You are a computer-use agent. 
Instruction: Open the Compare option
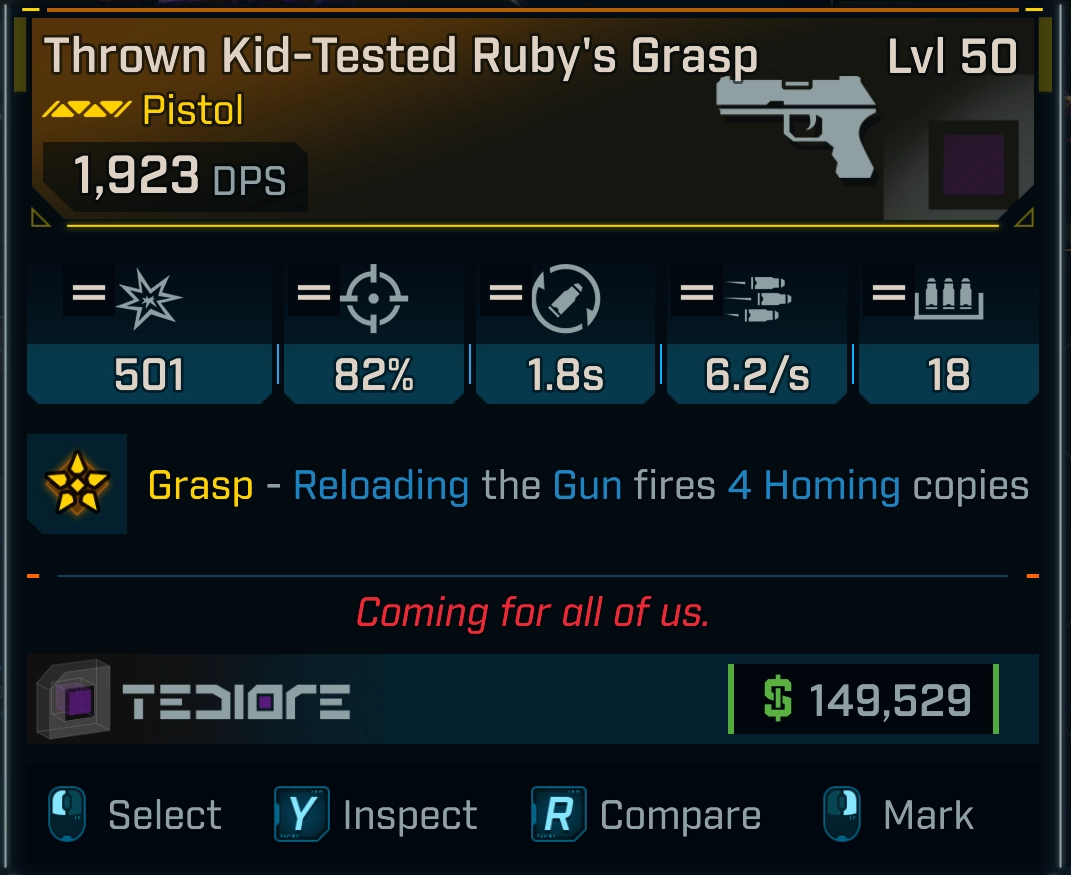[x=647, y=815]
